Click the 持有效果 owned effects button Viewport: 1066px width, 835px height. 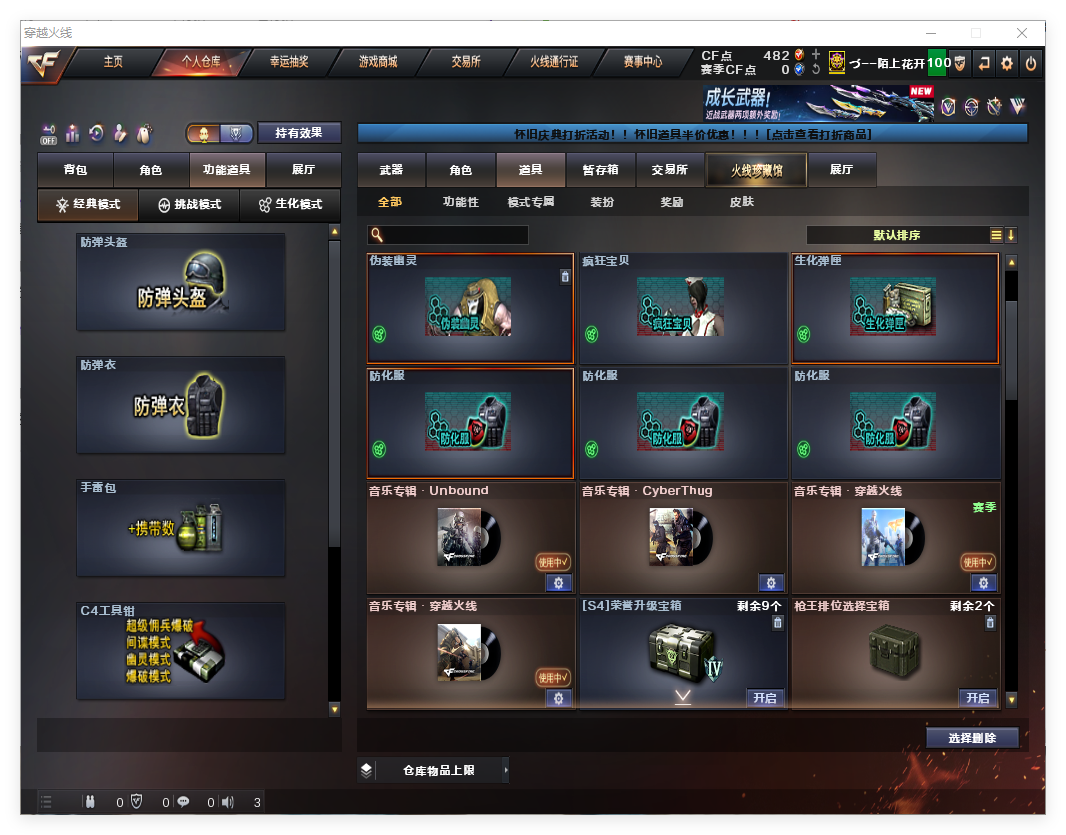click(299, 133)
